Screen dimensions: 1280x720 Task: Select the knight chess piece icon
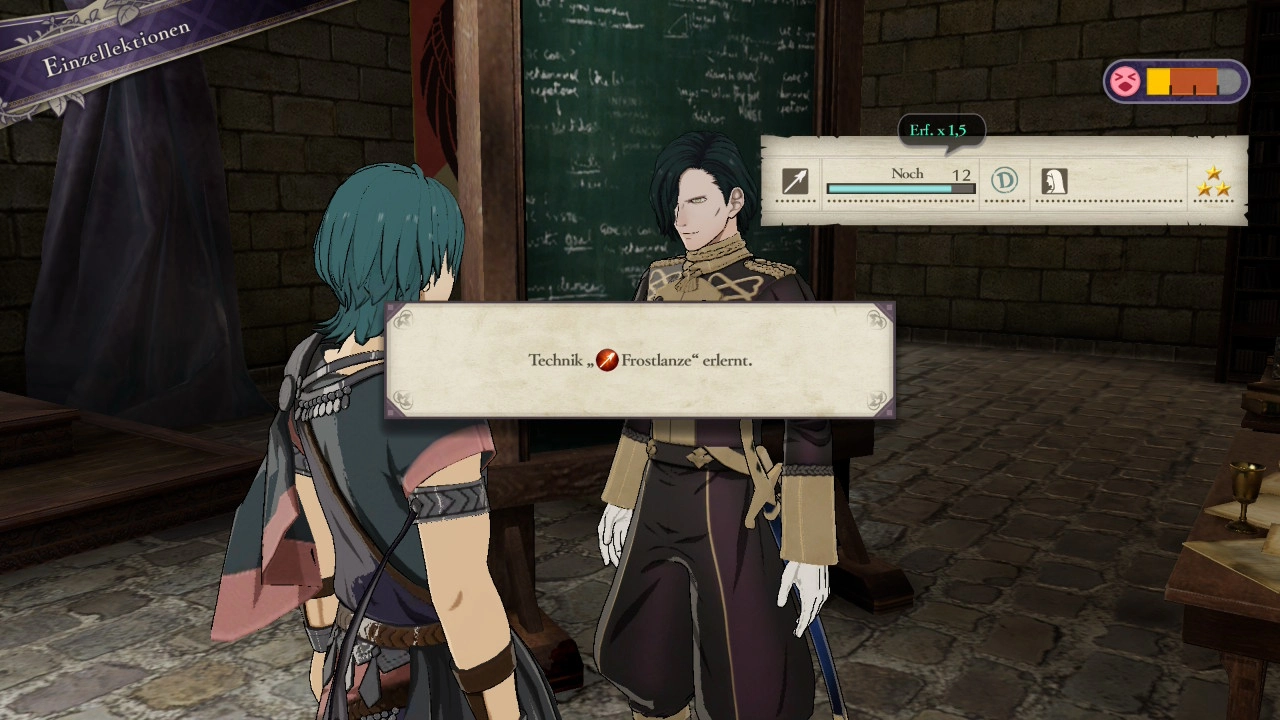(x=1054, y=181)
